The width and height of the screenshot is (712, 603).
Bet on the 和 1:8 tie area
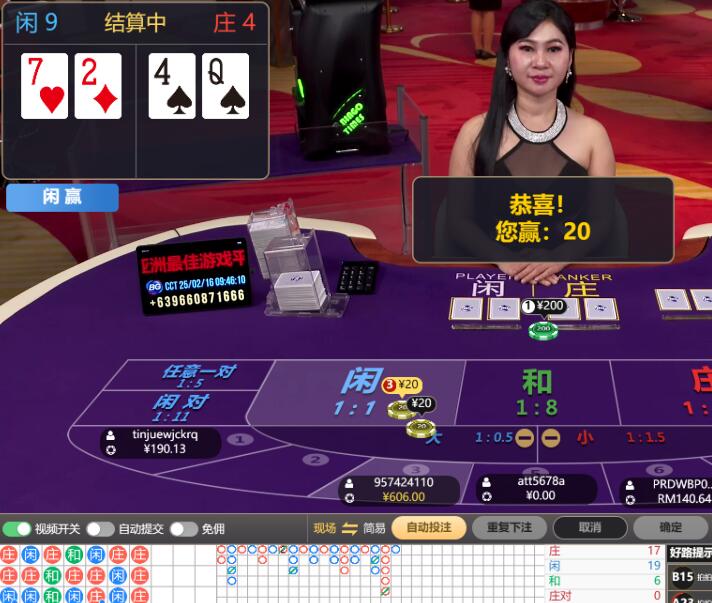pyautogui.click(x=537, y=392)
